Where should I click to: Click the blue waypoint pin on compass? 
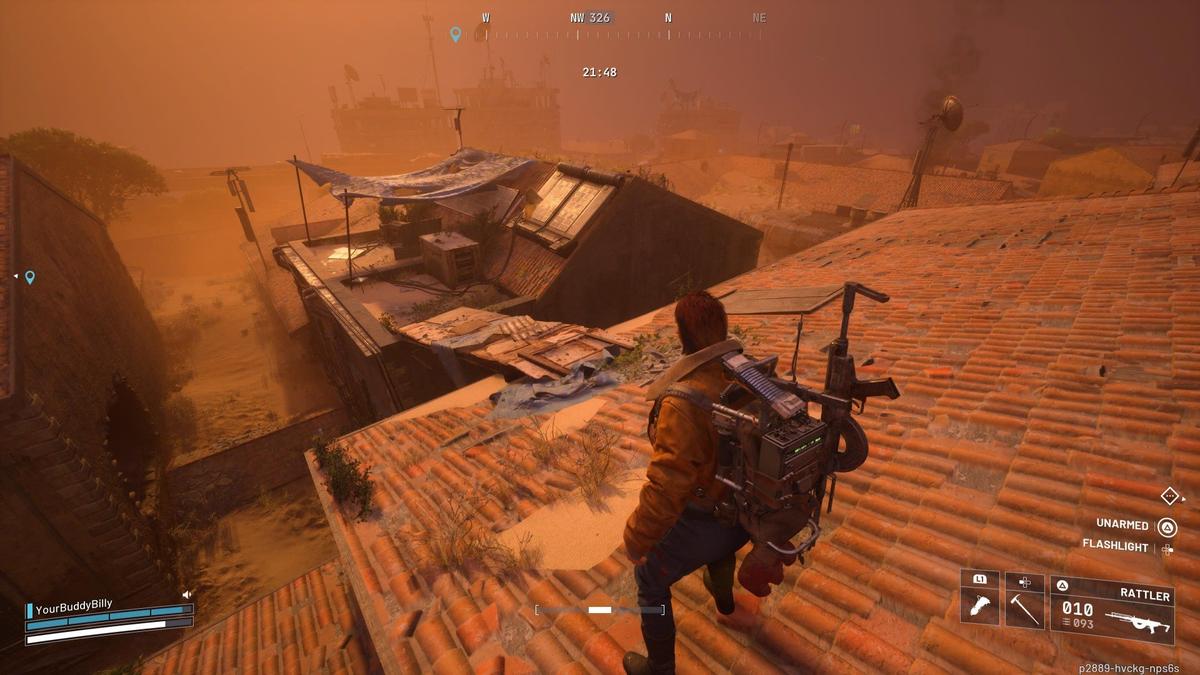pos(456,34)
